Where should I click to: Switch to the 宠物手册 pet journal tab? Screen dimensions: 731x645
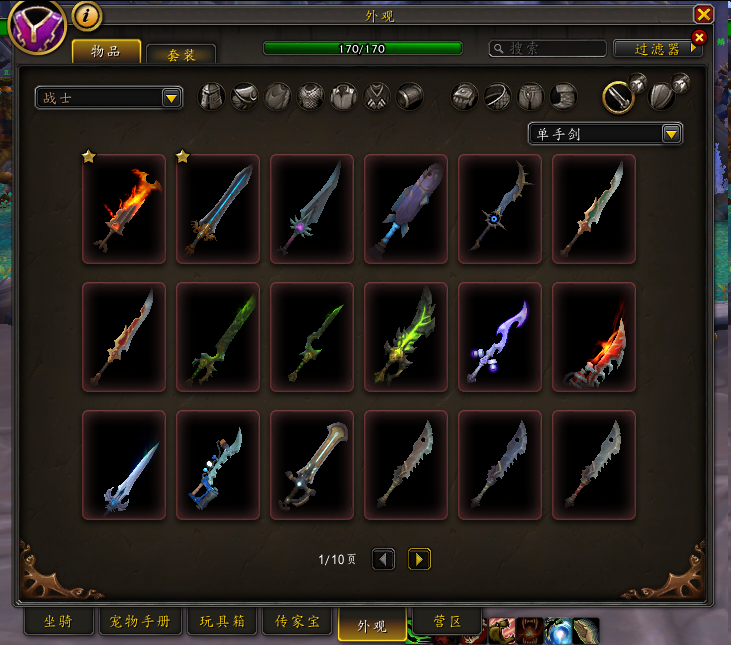point(140,622)
